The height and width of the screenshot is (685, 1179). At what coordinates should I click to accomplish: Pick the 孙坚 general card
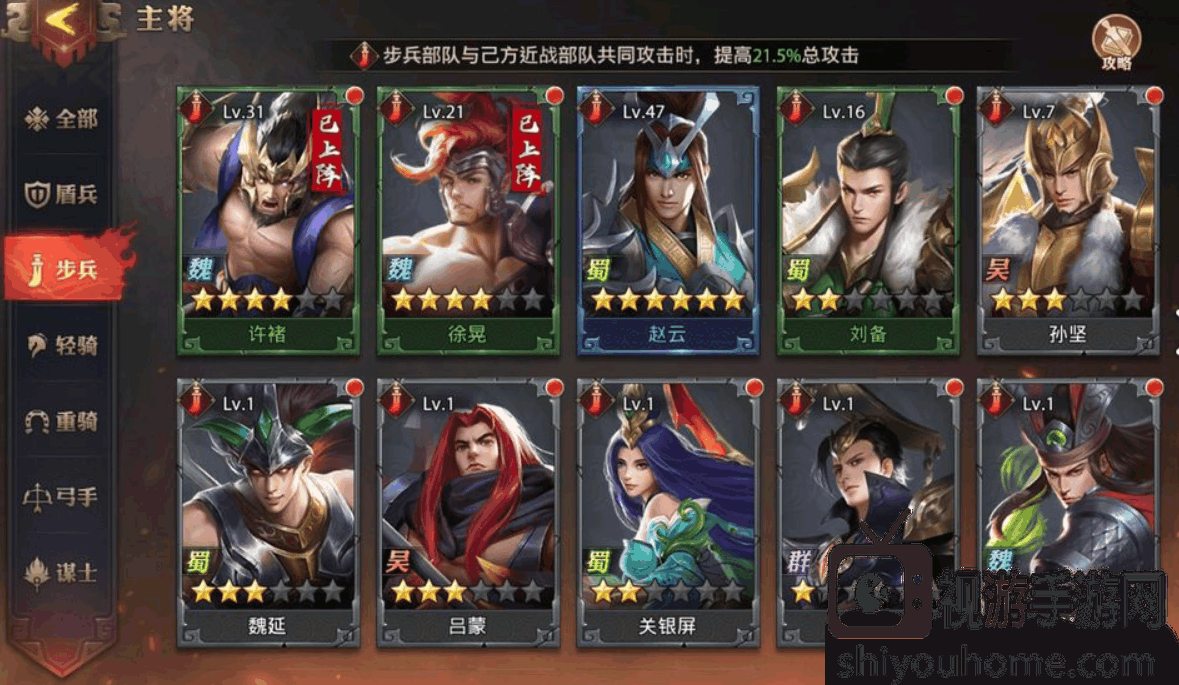1067,220
